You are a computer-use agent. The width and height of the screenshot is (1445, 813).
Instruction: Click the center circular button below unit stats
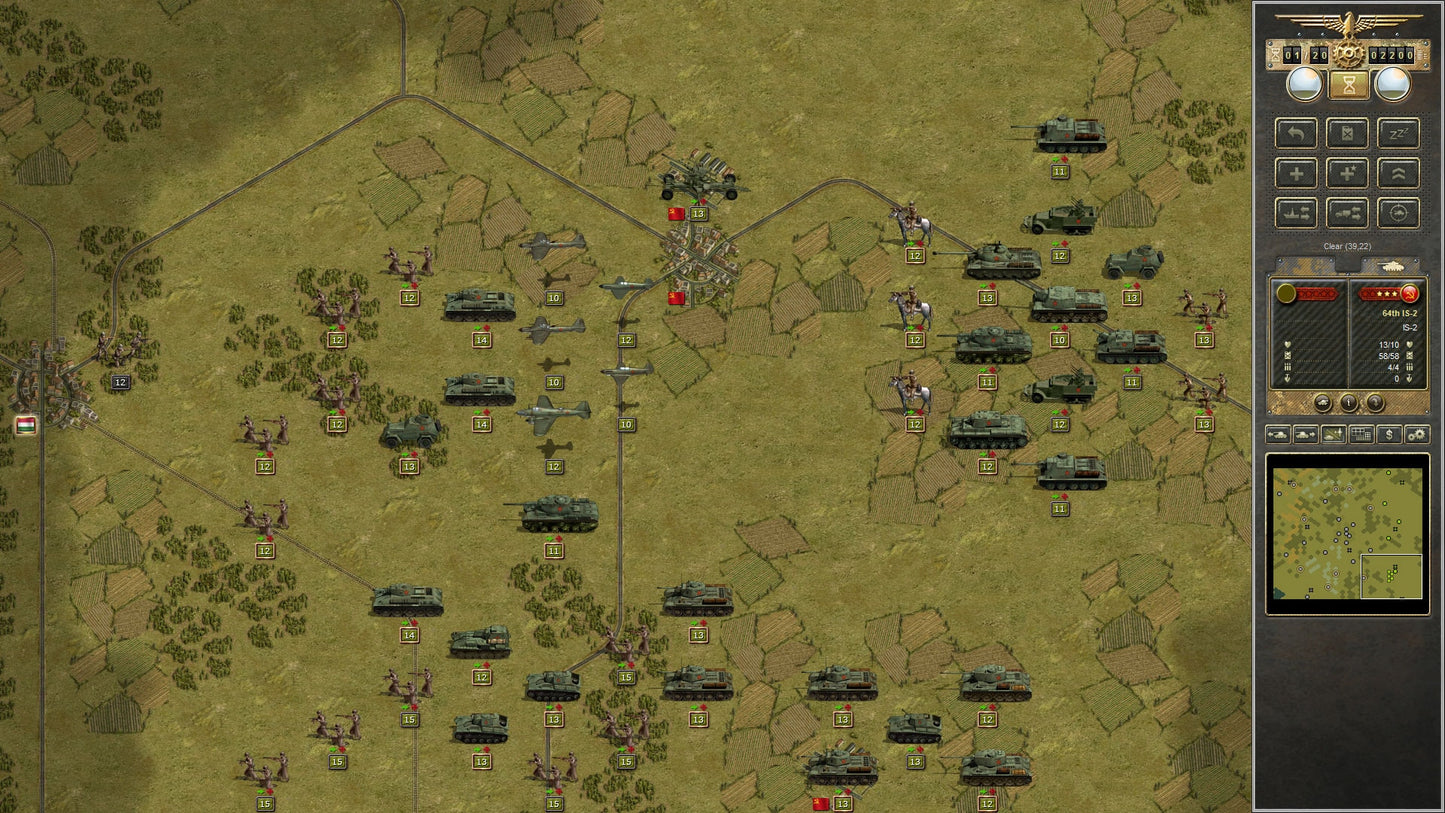1348,402
